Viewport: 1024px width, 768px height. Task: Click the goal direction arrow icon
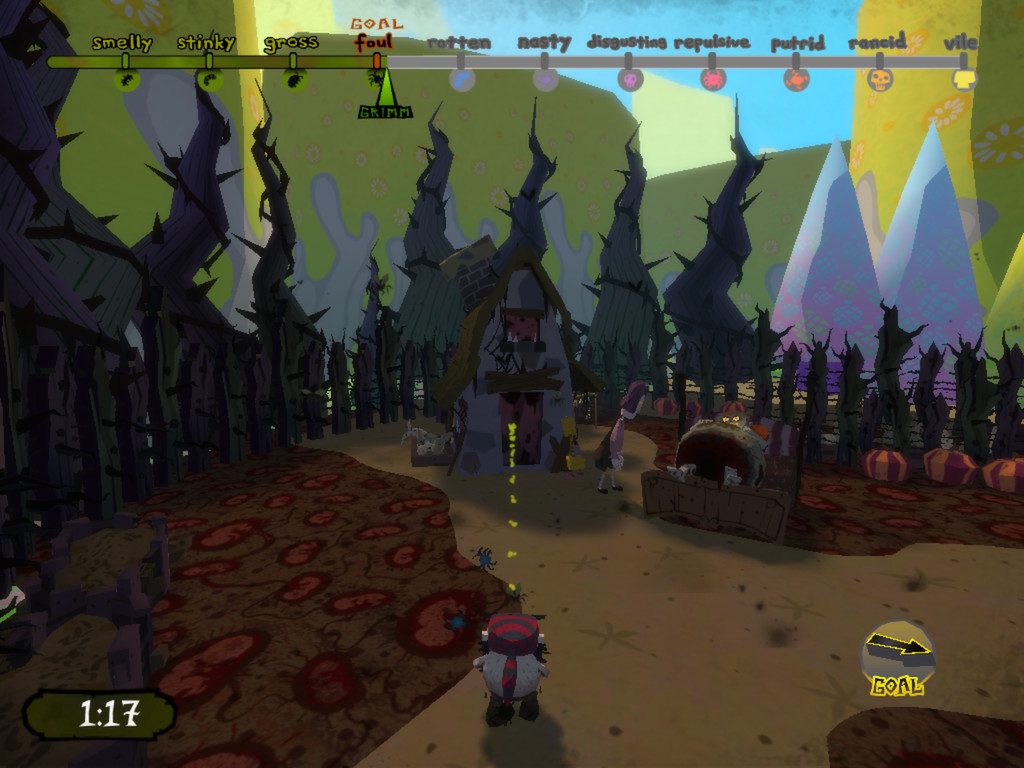tap(898, 650)
